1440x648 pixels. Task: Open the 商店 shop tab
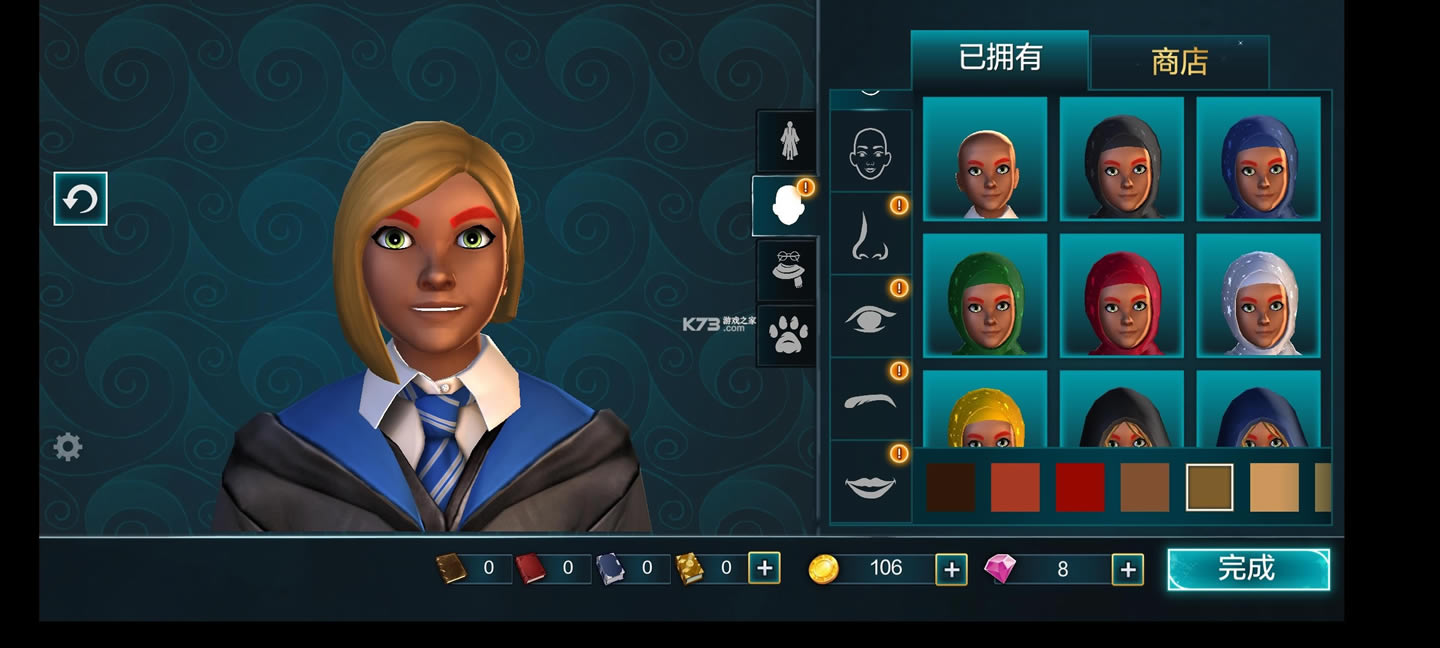1179,62
